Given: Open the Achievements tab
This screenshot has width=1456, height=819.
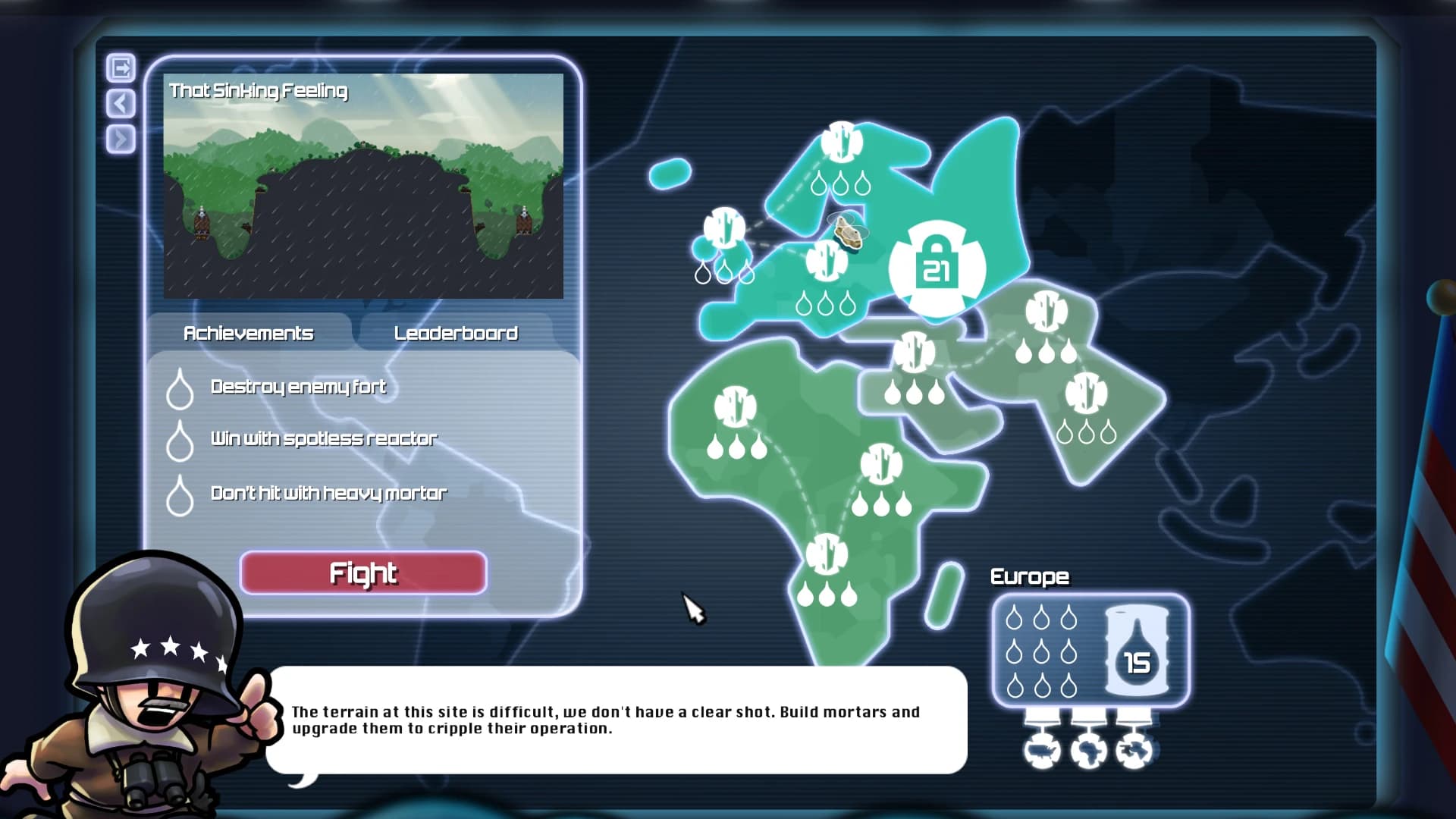Looking at the screenshot, I should 248,332.
